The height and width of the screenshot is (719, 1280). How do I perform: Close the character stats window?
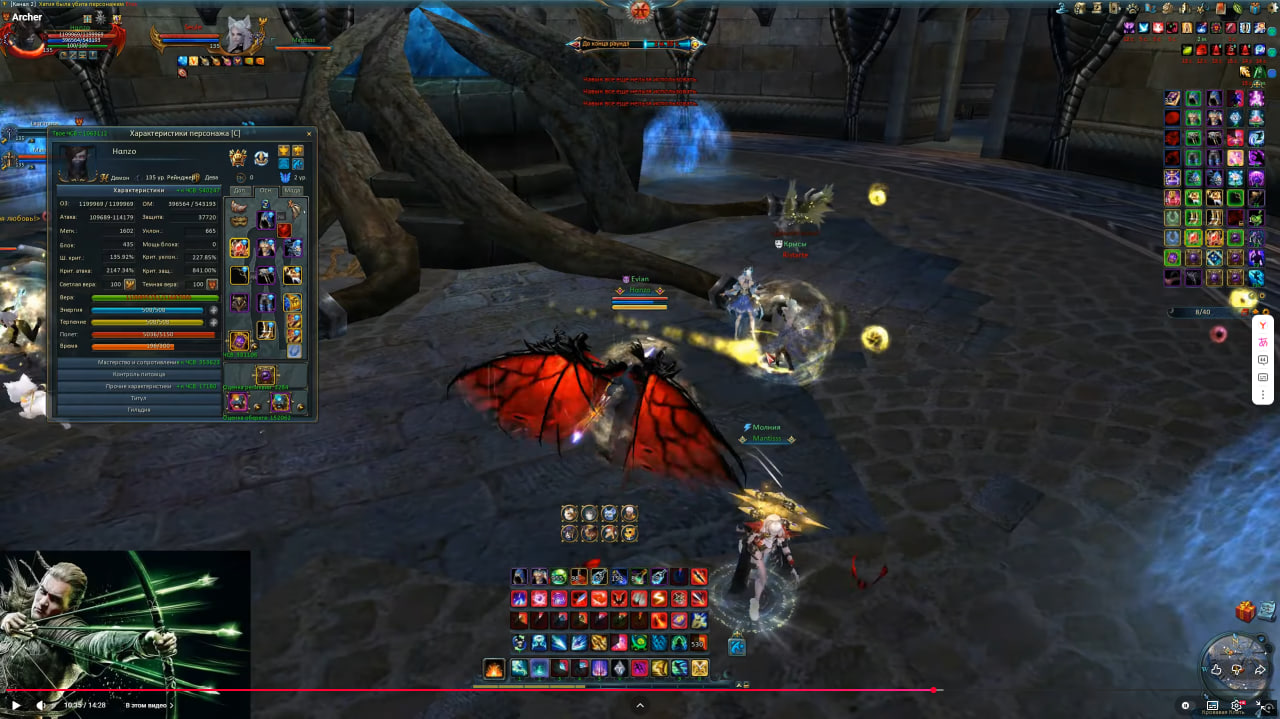tap(309, 132)
